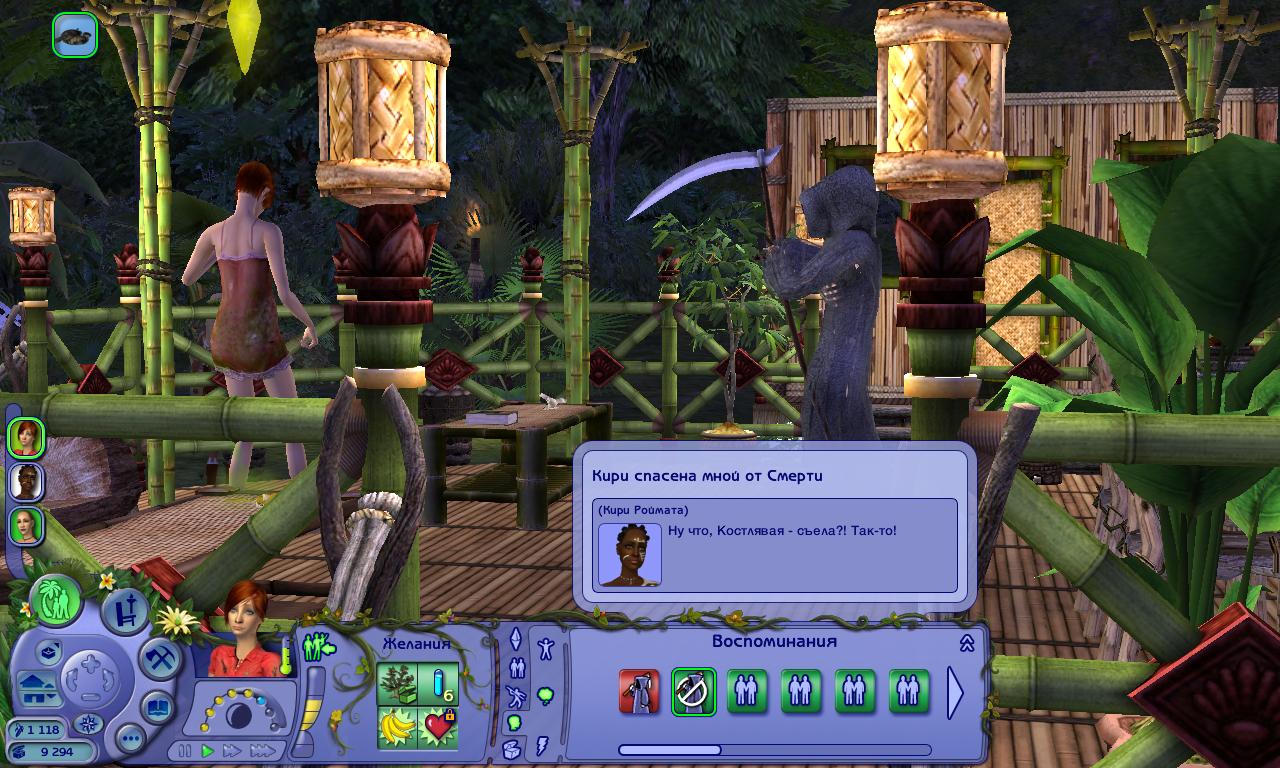1280x768 pixels.
Task: Switch to the dark-skinned Sim portrait
Action: (26, 481)
